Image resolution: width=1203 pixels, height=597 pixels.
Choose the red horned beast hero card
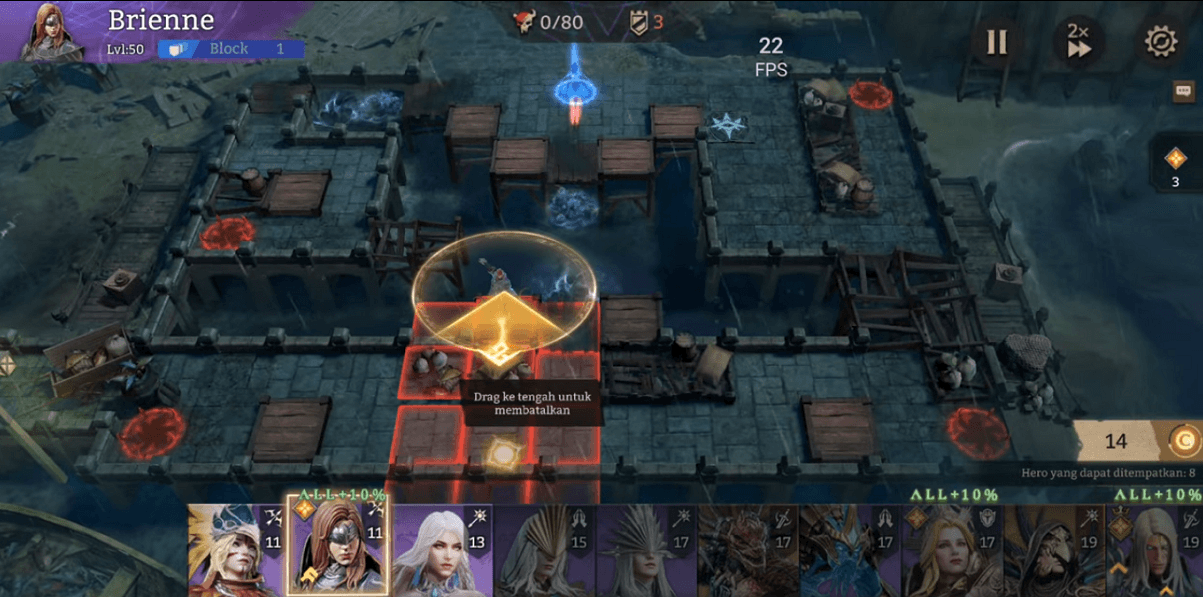click(x=745, y=550)
